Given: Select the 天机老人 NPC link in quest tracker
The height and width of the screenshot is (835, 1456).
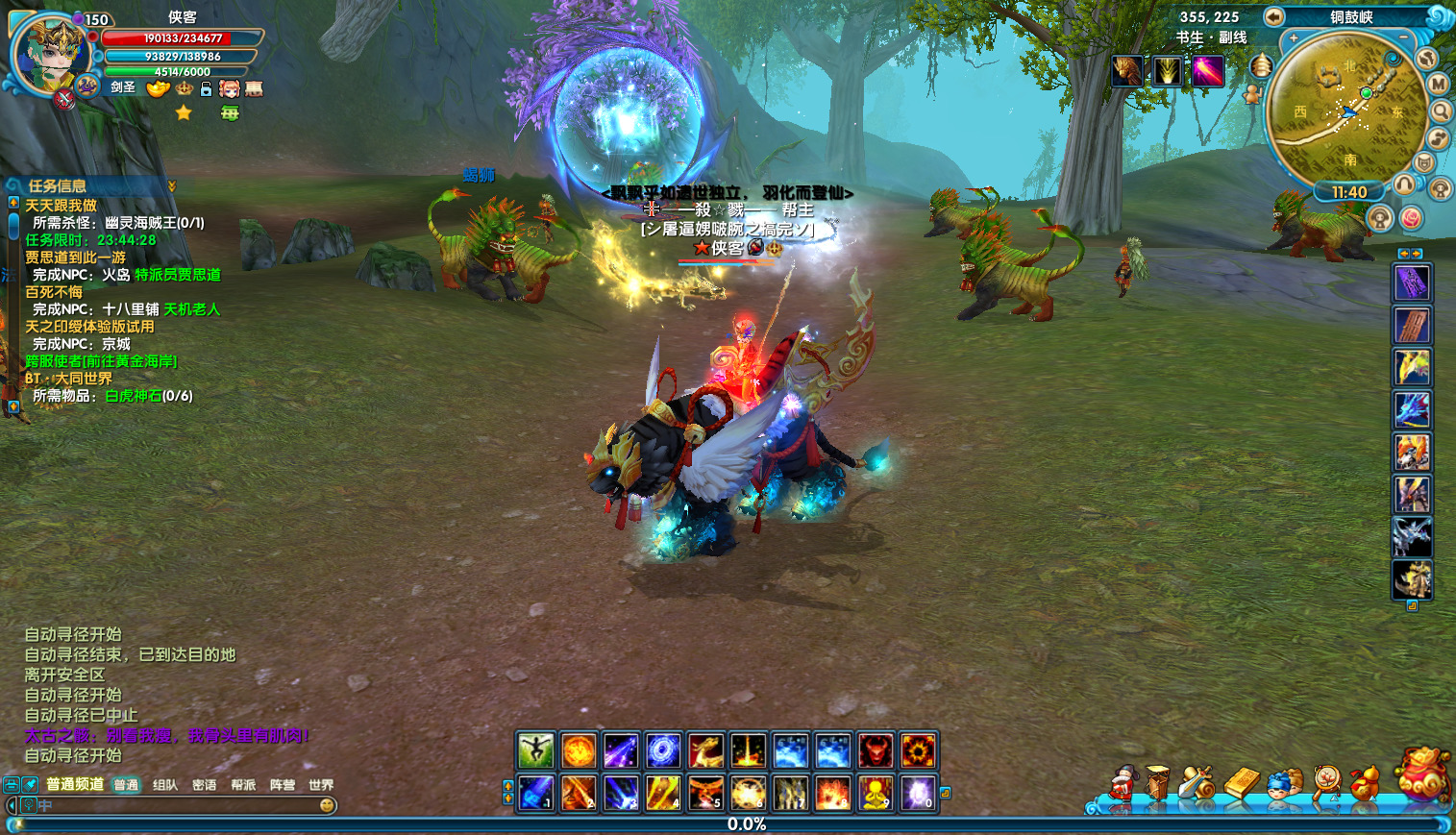Looking at the screenshot, I should [192, 309].
